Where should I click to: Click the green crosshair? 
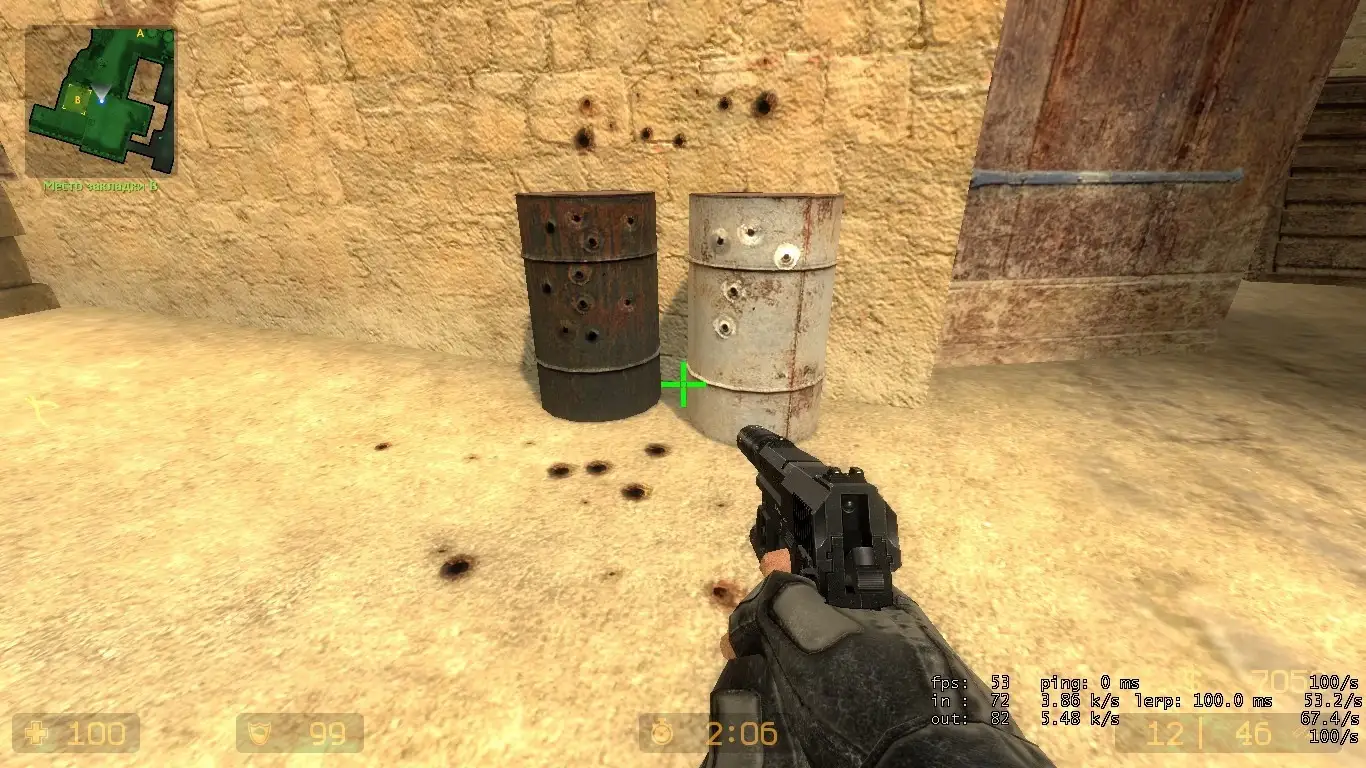tap(684, 382)
